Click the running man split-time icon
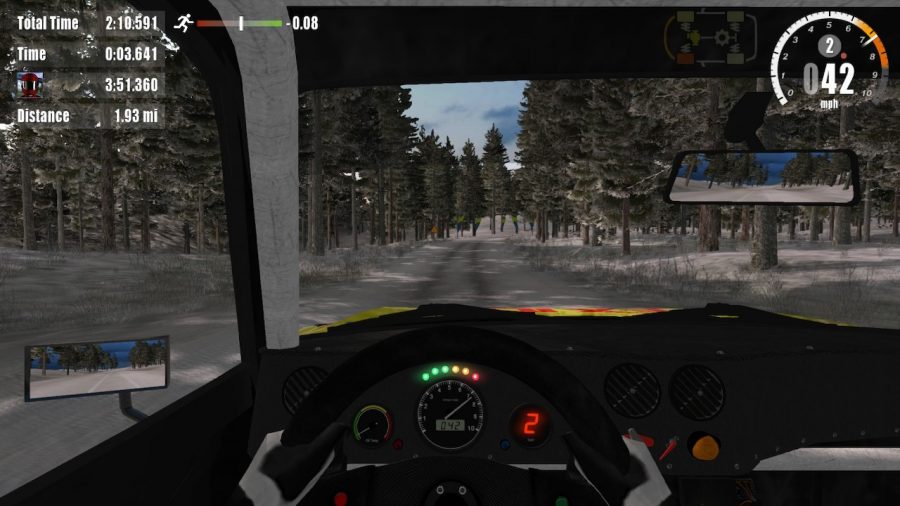Screen dimensions: 900x506 tap(182, 21)
